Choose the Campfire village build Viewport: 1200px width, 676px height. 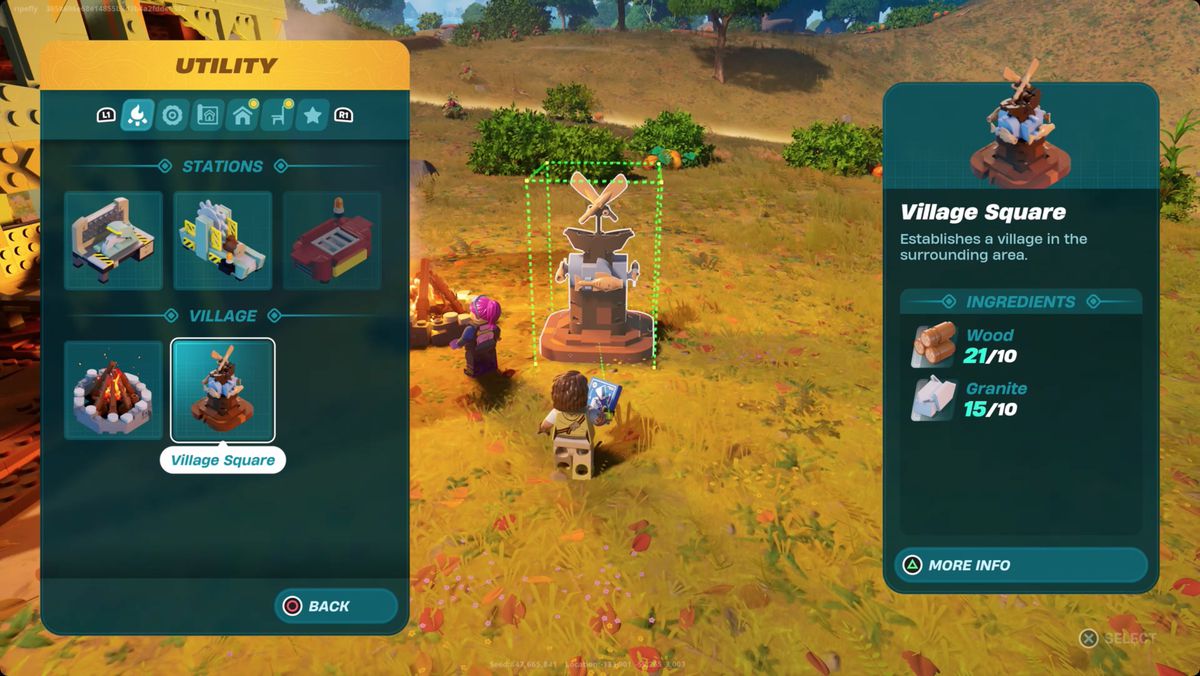[x=114, y=390]
